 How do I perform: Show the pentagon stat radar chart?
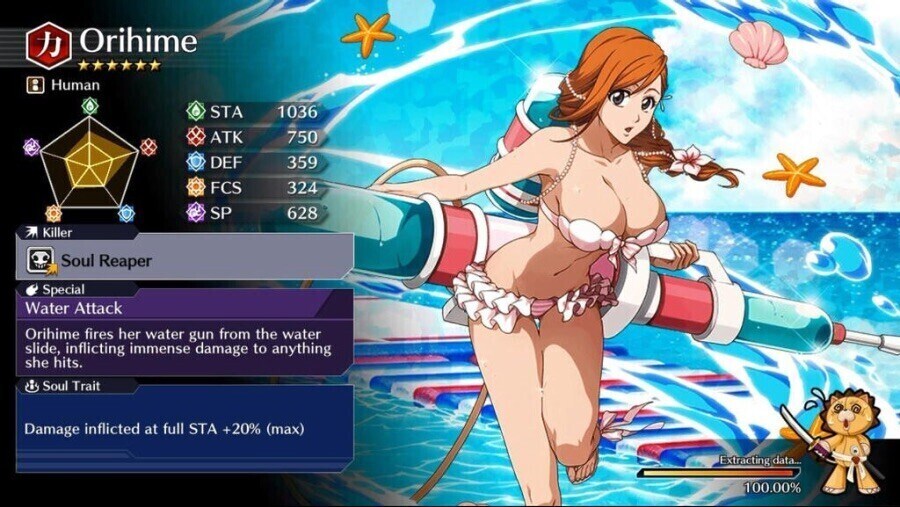[x=90, y=157]
